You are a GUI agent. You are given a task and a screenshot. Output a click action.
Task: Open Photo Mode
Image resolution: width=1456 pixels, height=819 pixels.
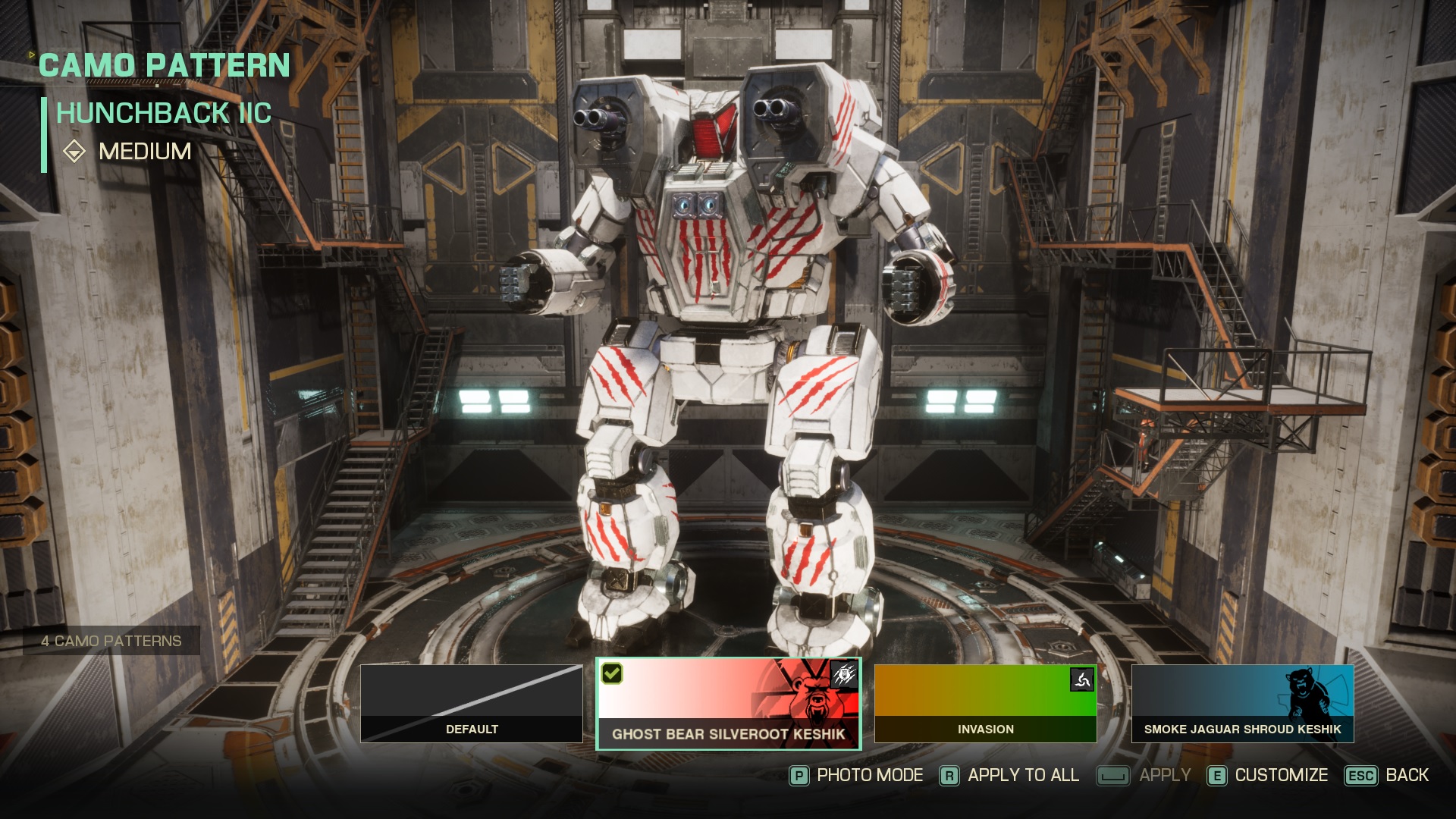[x=857, y=775]
